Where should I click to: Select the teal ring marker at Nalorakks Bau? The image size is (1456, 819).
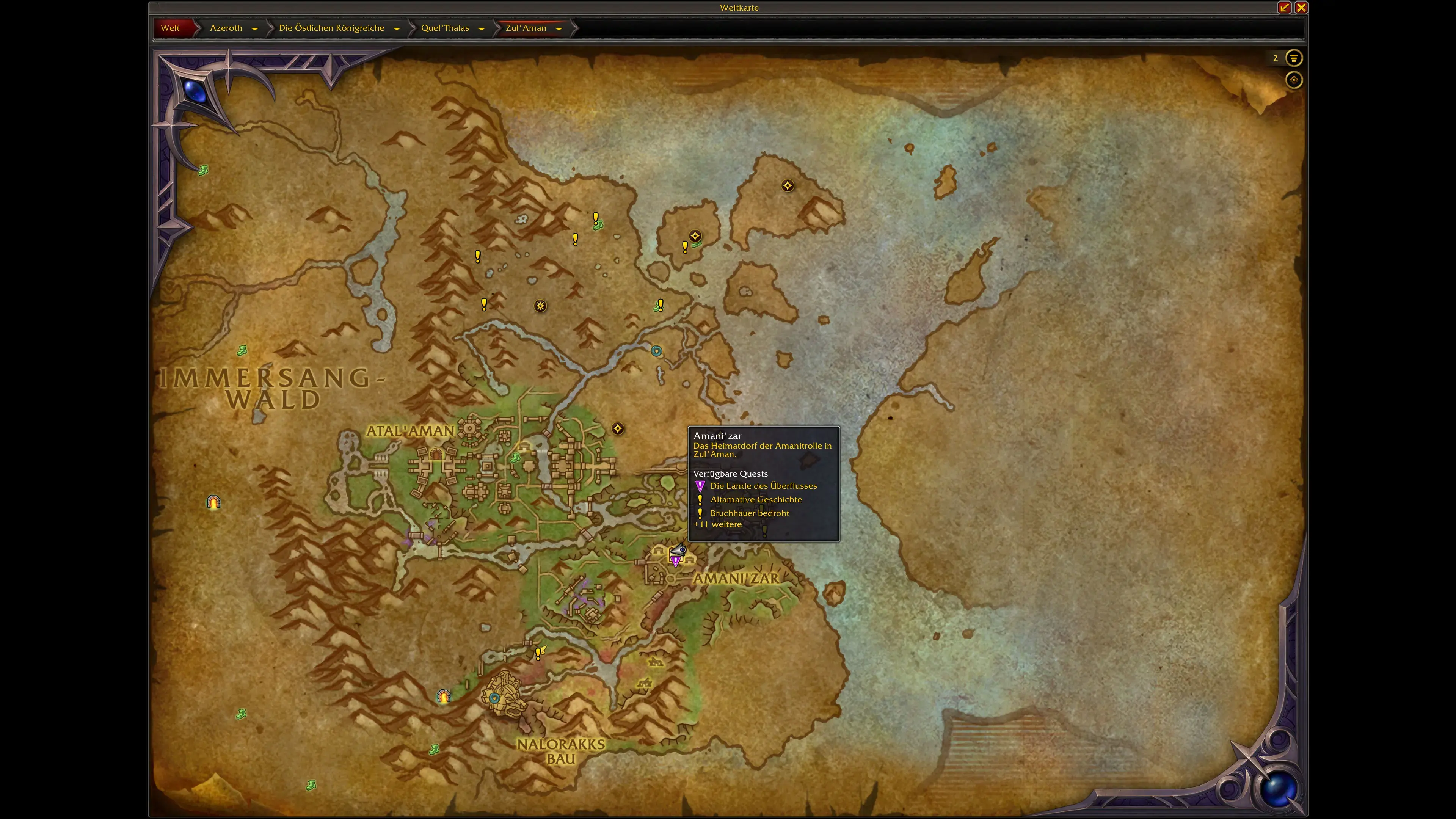click(x=494, y=698)
